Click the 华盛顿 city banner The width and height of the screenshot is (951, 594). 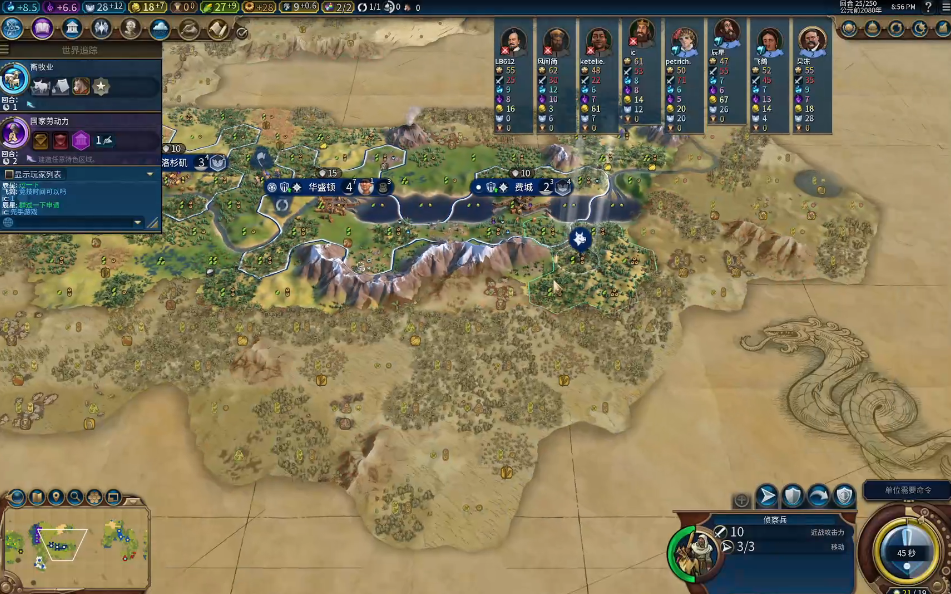pos(322,187)
